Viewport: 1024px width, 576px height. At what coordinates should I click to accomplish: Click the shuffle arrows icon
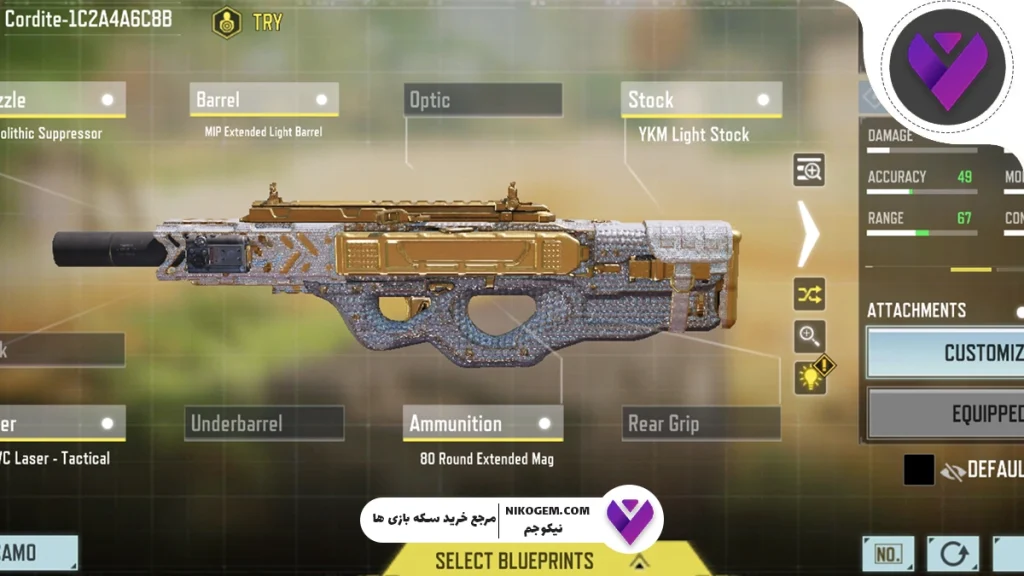pos(809,294)
